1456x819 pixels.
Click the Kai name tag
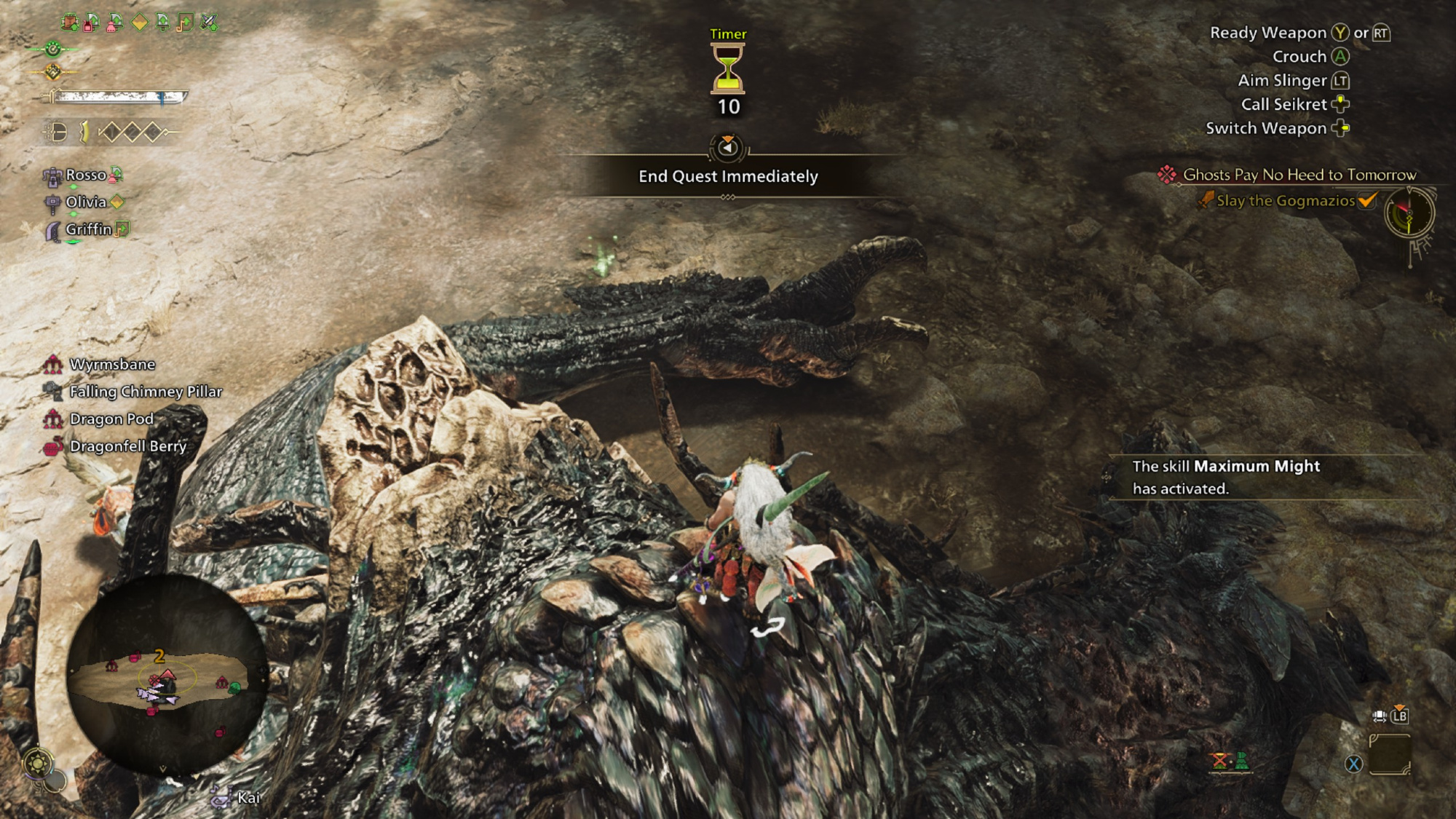point(248,798)
